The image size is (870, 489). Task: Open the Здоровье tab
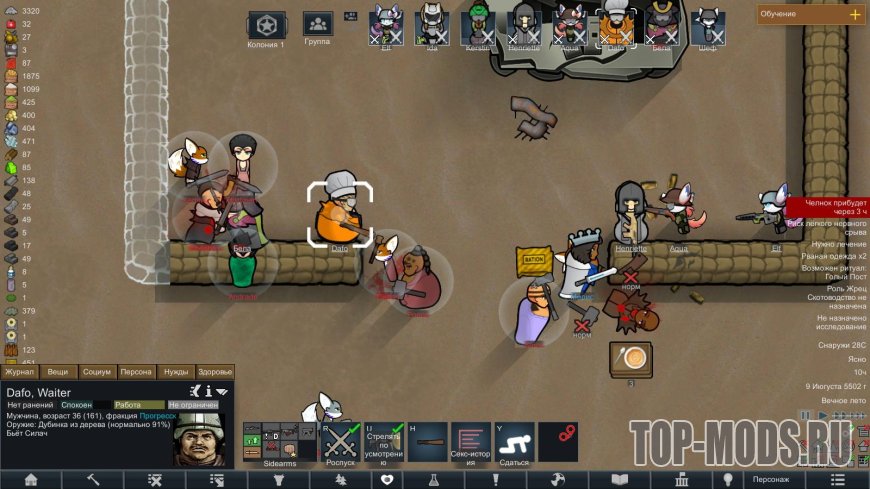[214, 372]
